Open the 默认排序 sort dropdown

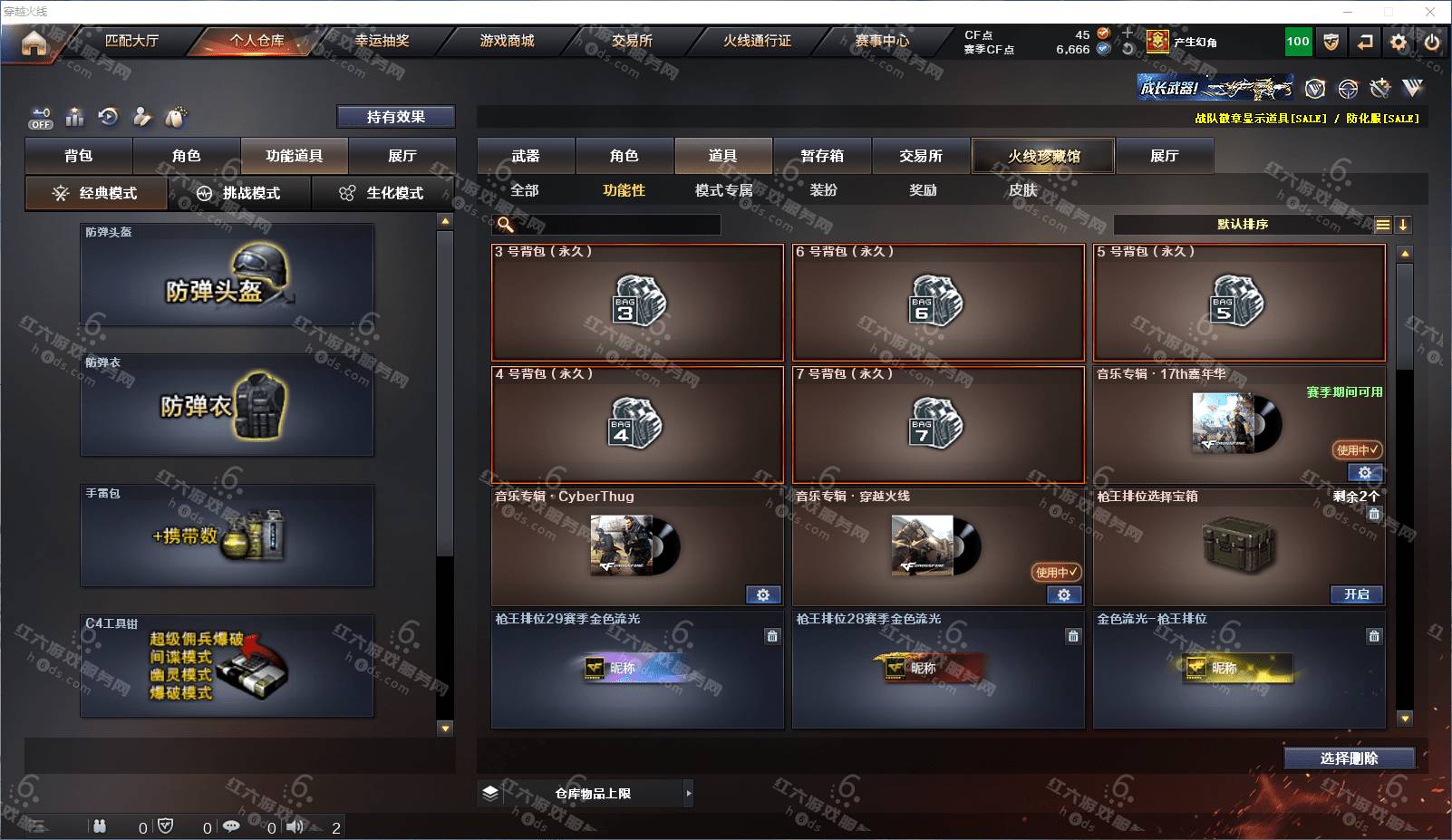(x=1243, y=225)
